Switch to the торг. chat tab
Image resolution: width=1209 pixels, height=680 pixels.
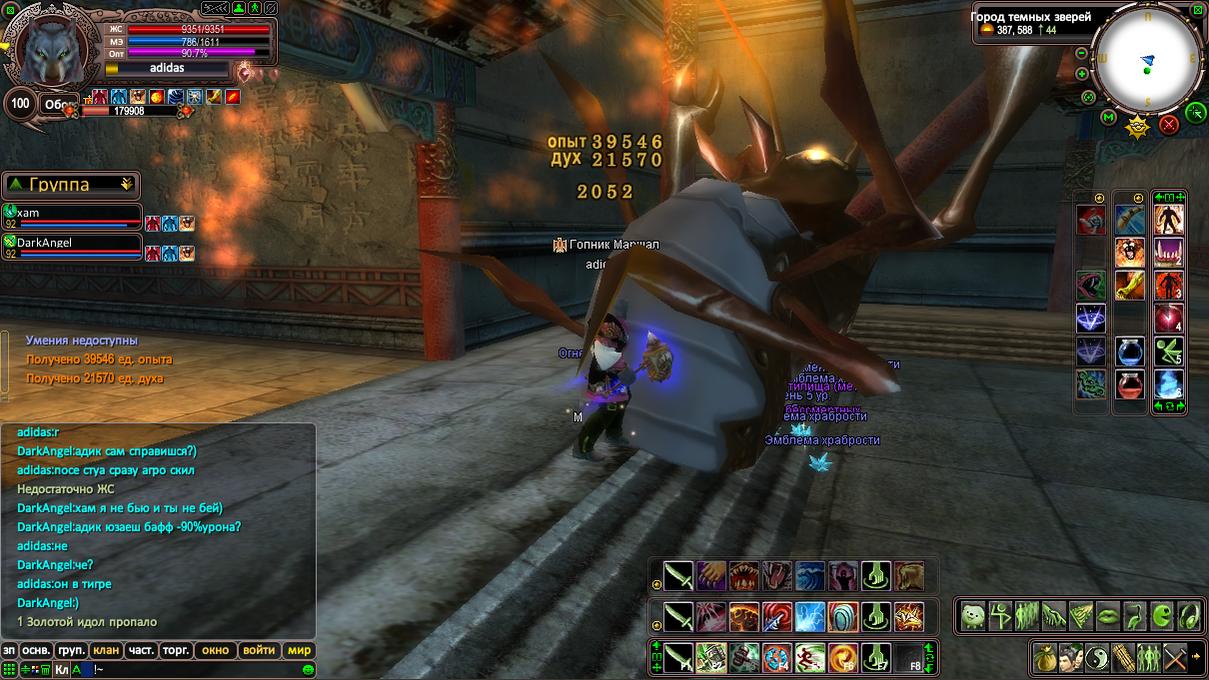tap(176, 650)
